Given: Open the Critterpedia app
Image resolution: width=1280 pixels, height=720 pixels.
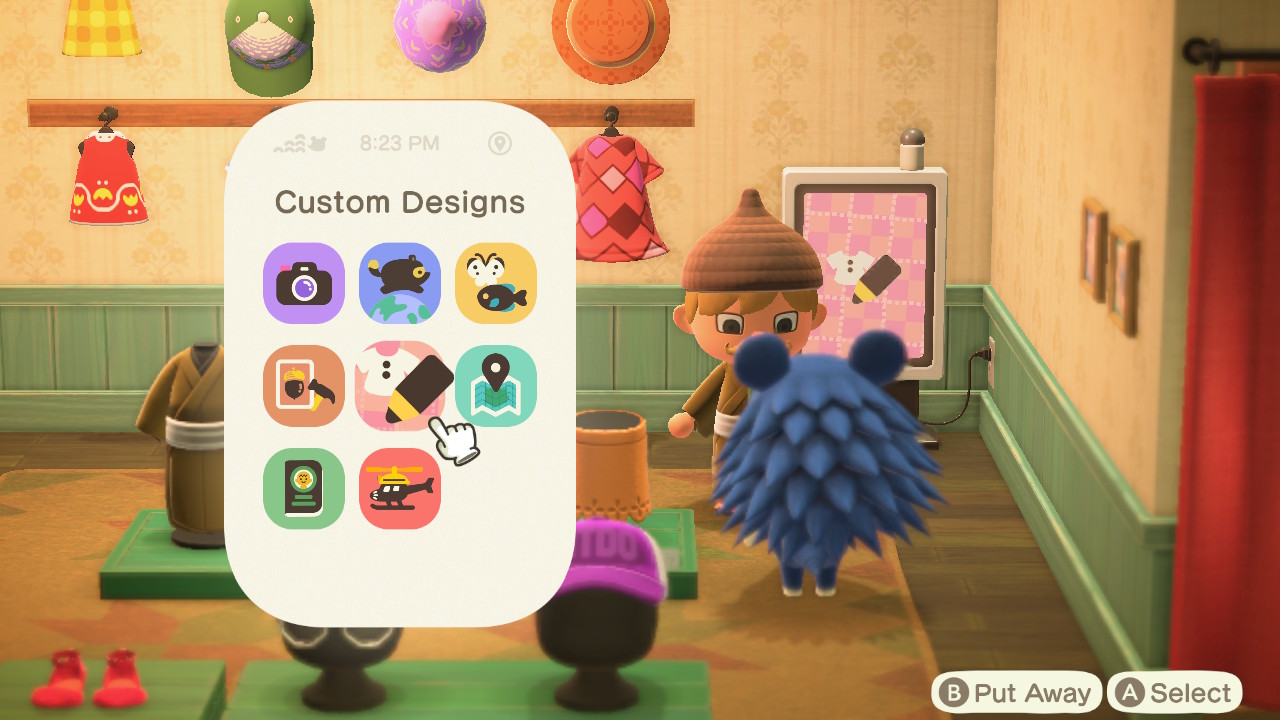Looking at the screenshot, I should coord(495,284).
